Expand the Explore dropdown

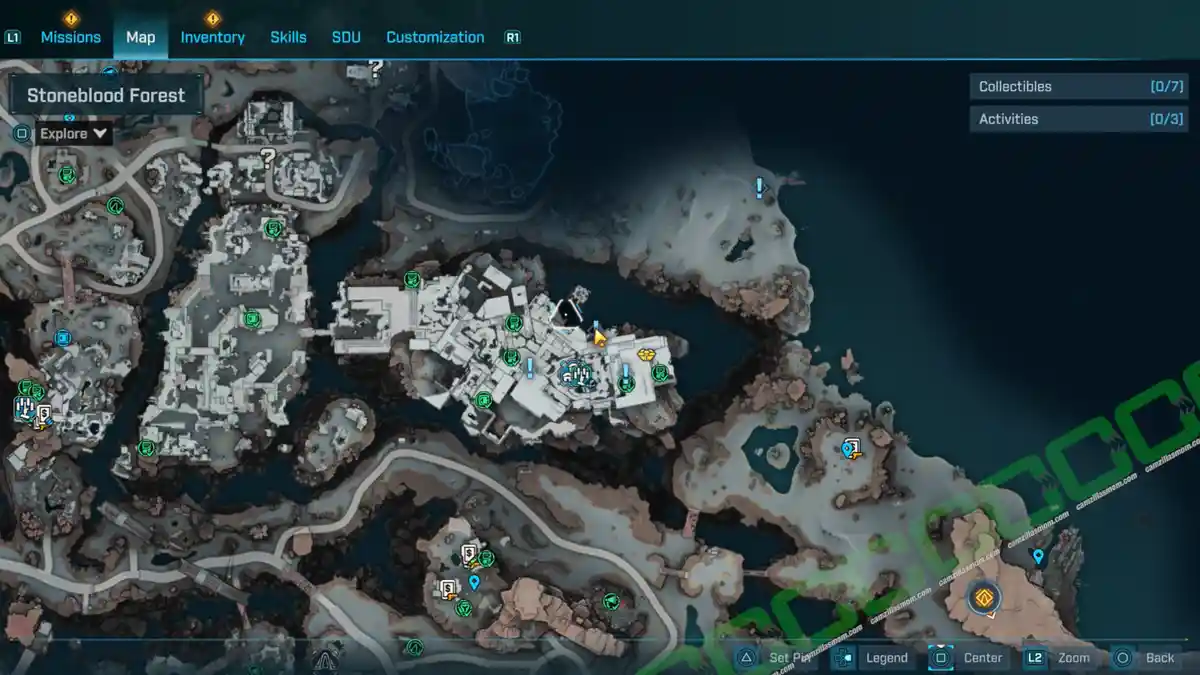75,133
